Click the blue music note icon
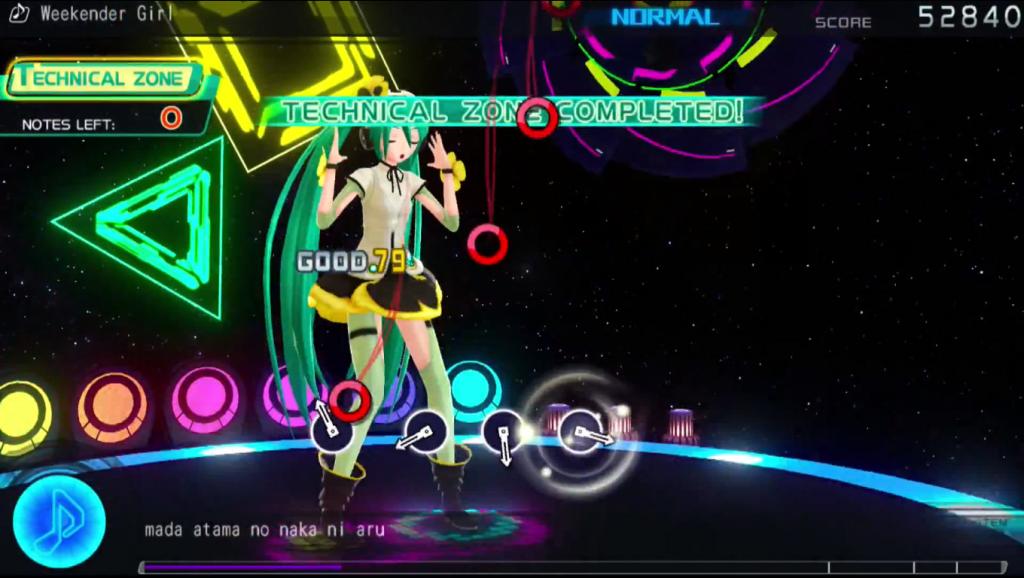The image size is (1024, 578). coord(59,522)
